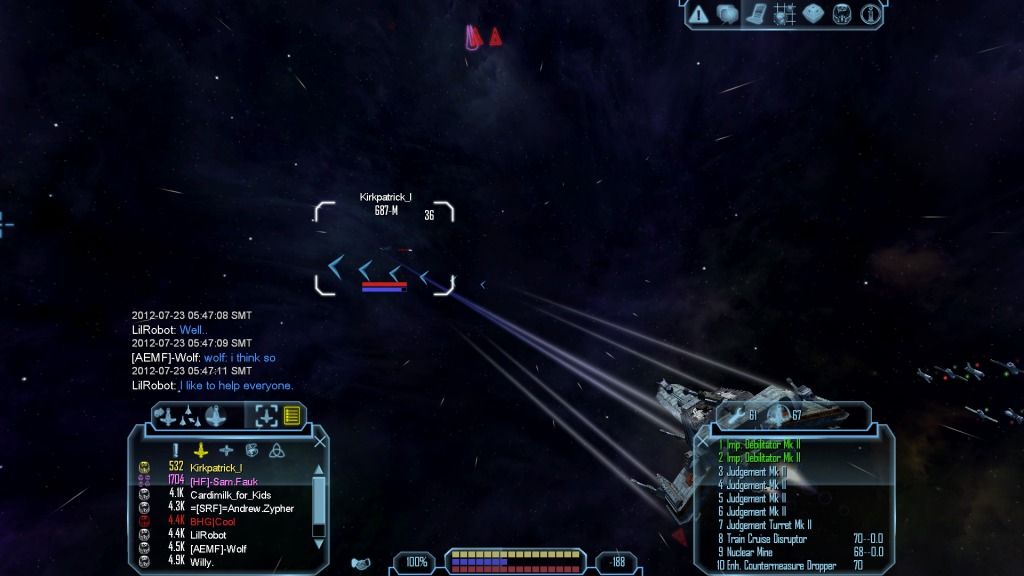Open the chat bubbles window
This screenshot has width=1024, height=576.
tap(727, 14)
